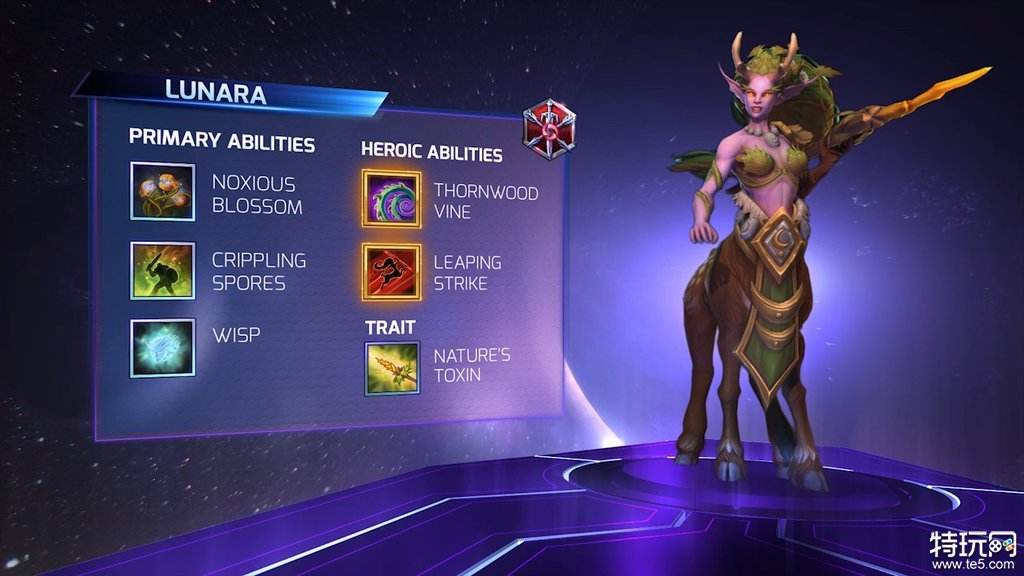Click the red assassin role emblem
Viewport: 1024px width, 576px height.
[x=548, y=129]
